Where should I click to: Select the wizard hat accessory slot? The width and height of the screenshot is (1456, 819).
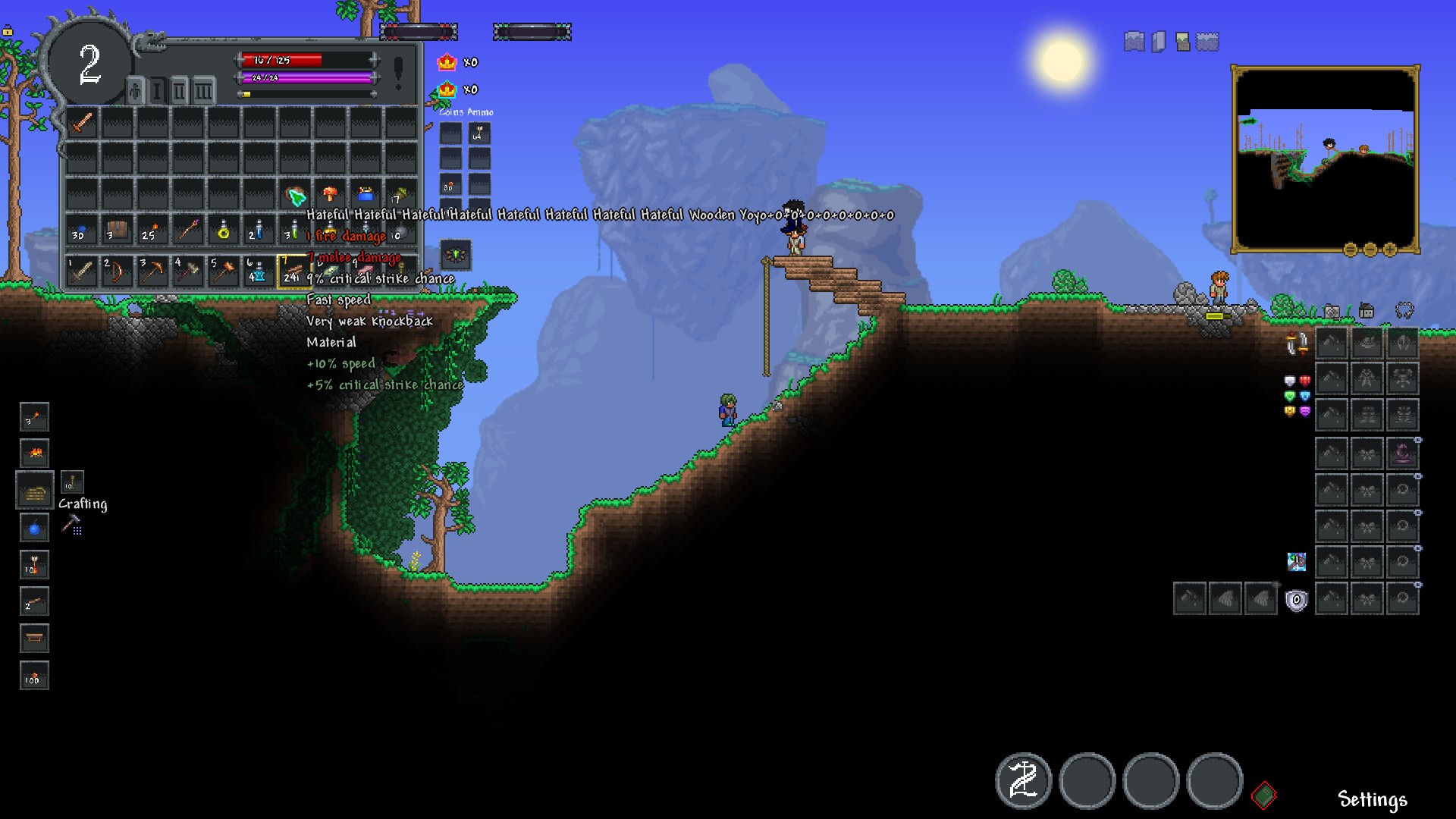(x=1403, y=454)
